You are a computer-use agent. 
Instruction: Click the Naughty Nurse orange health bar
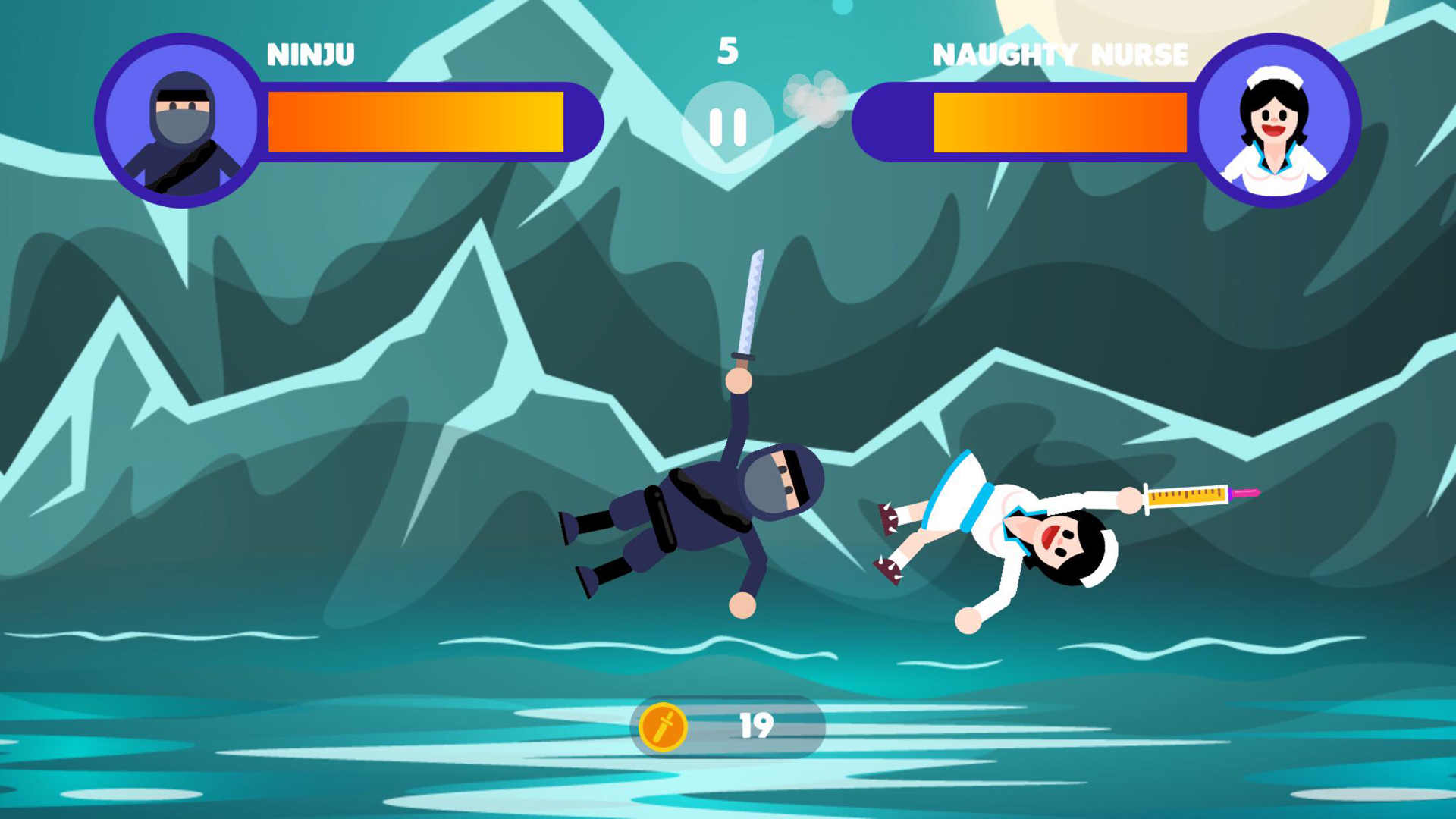click(x=1062, y=121)
